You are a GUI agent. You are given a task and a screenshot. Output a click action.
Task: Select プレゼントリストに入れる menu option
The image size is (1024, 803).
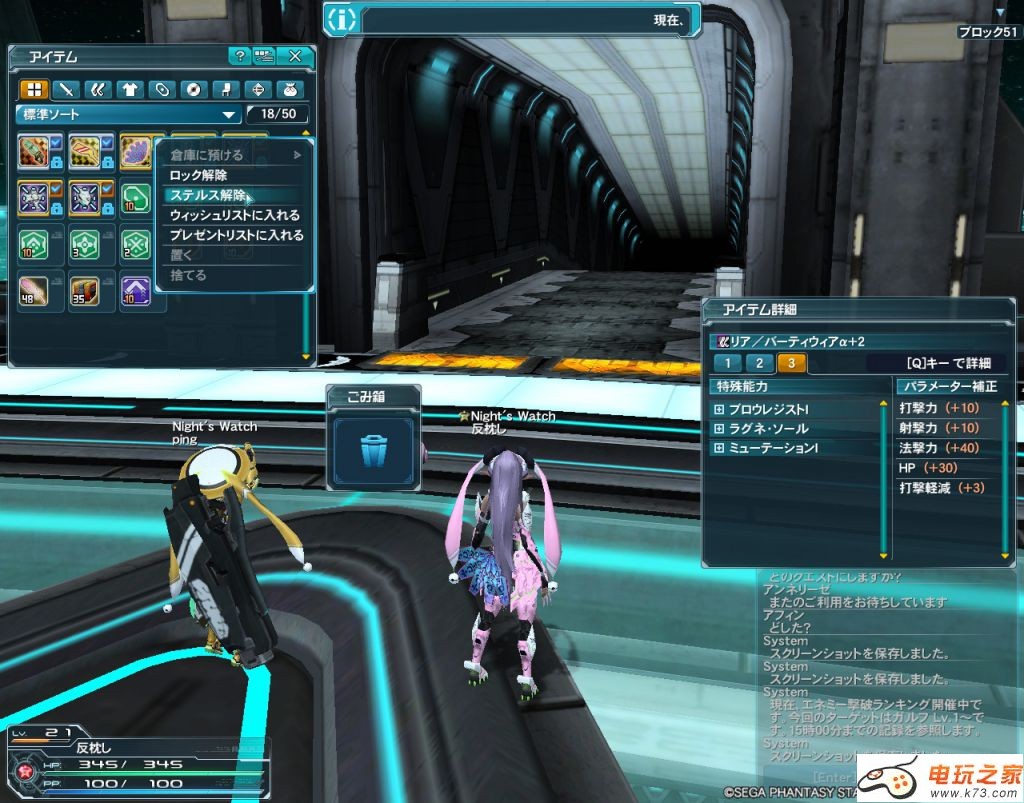click(x=237, y=235)
